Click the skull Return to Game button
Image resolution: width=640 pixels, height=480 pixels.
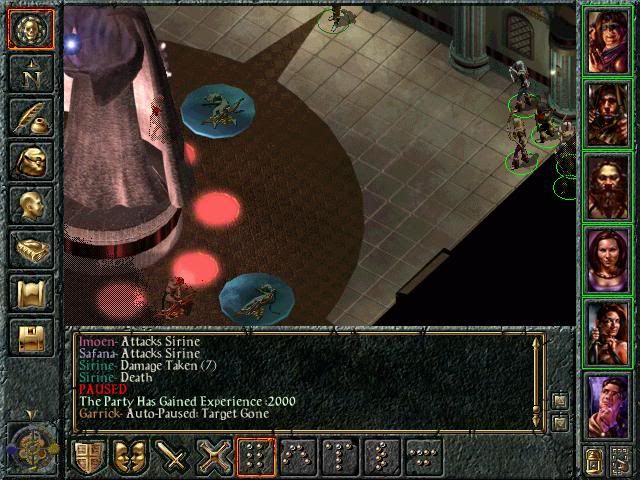point(31,29)
